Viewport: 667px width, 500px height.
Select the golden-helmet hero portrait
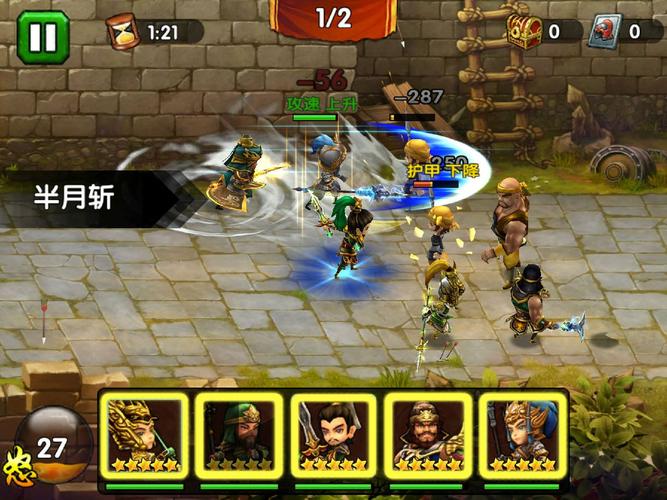pos(143,433)
